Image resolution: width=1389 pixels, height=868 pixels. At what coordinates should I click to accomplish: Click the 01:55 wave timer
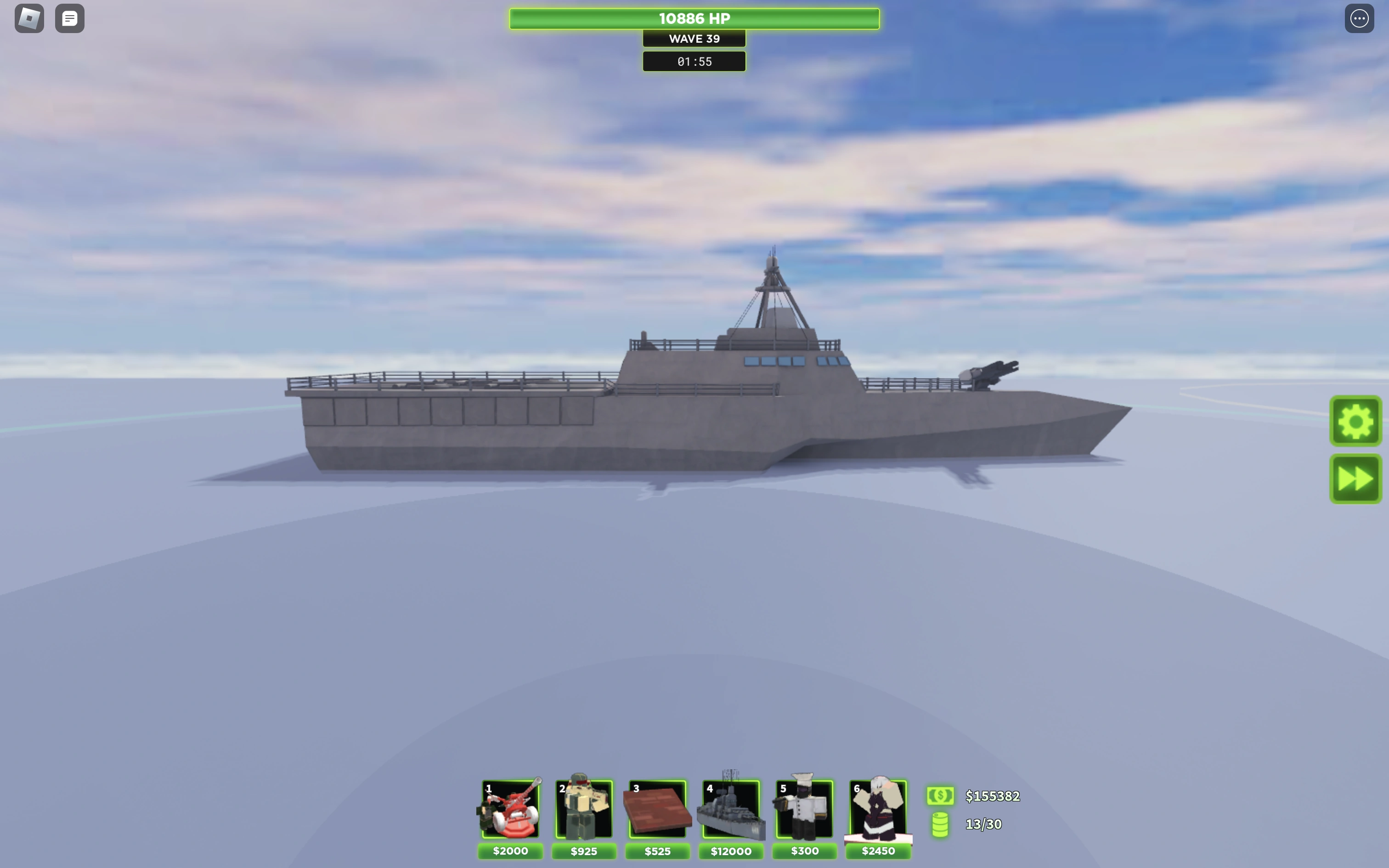694,62
